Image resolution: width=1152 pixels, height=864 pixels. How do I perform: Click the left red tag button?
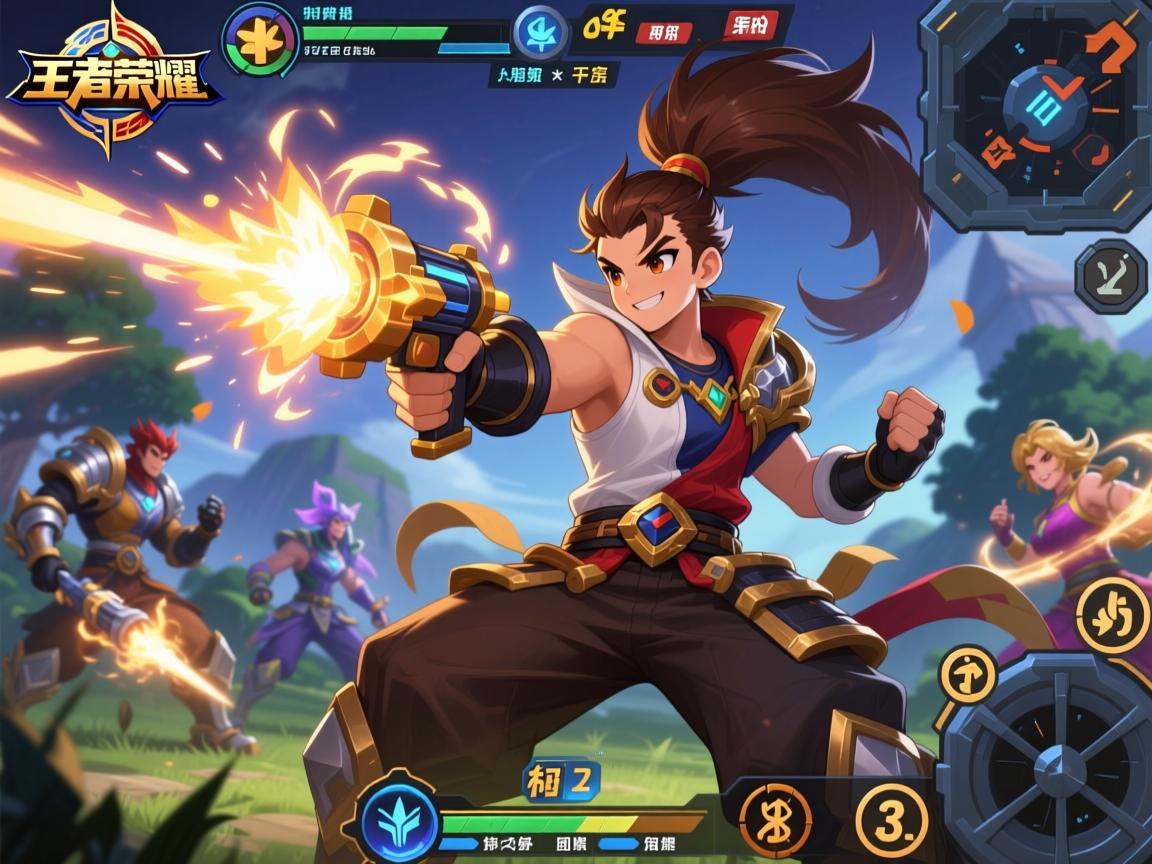pyautogui.click(x=664, y=31)
